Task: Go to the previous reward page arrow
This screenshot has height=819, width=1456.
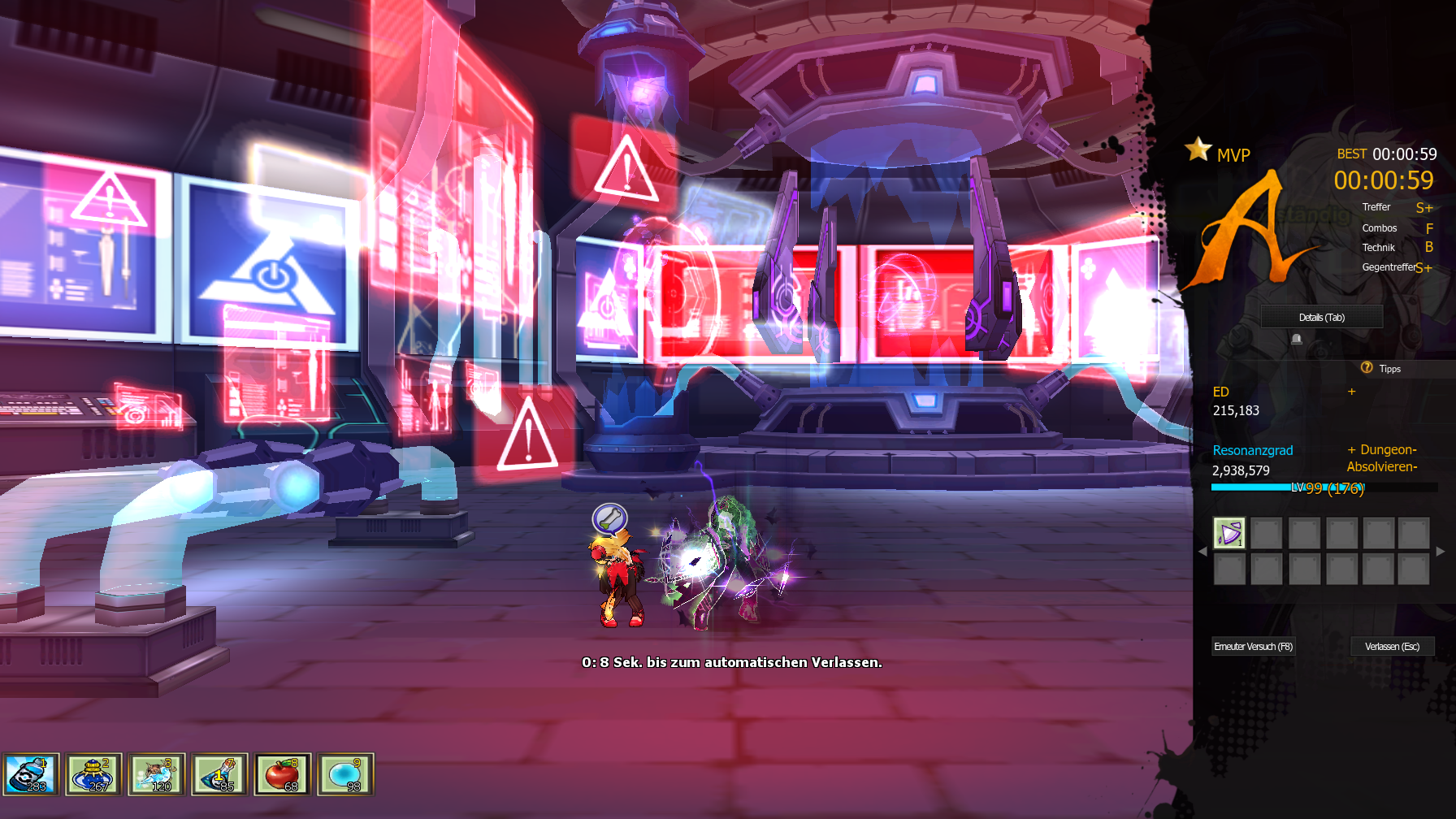Action: [x=1202, y=551]
